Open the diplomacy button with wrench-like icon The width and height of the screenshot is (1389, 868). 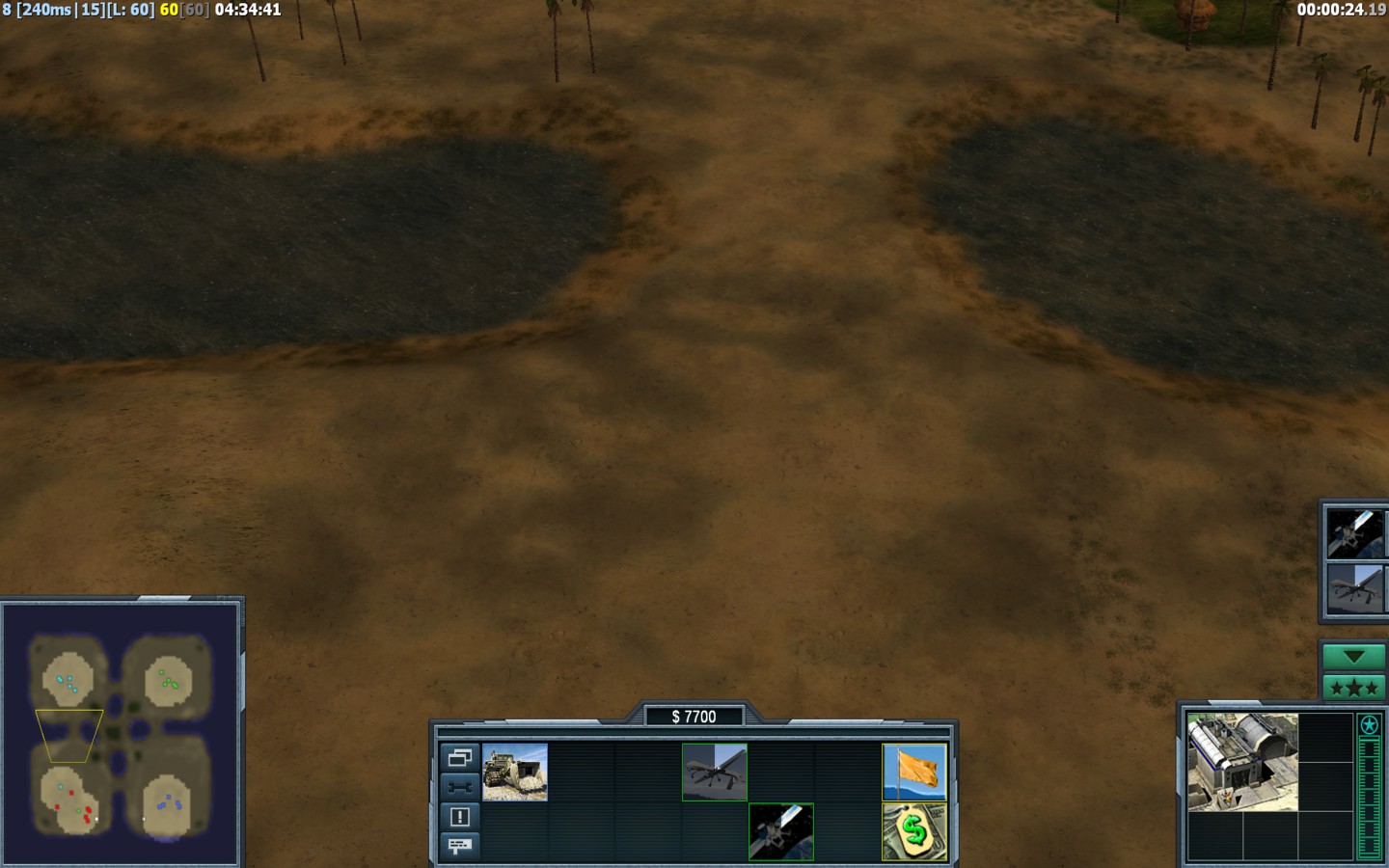click(x=459, y=787)
